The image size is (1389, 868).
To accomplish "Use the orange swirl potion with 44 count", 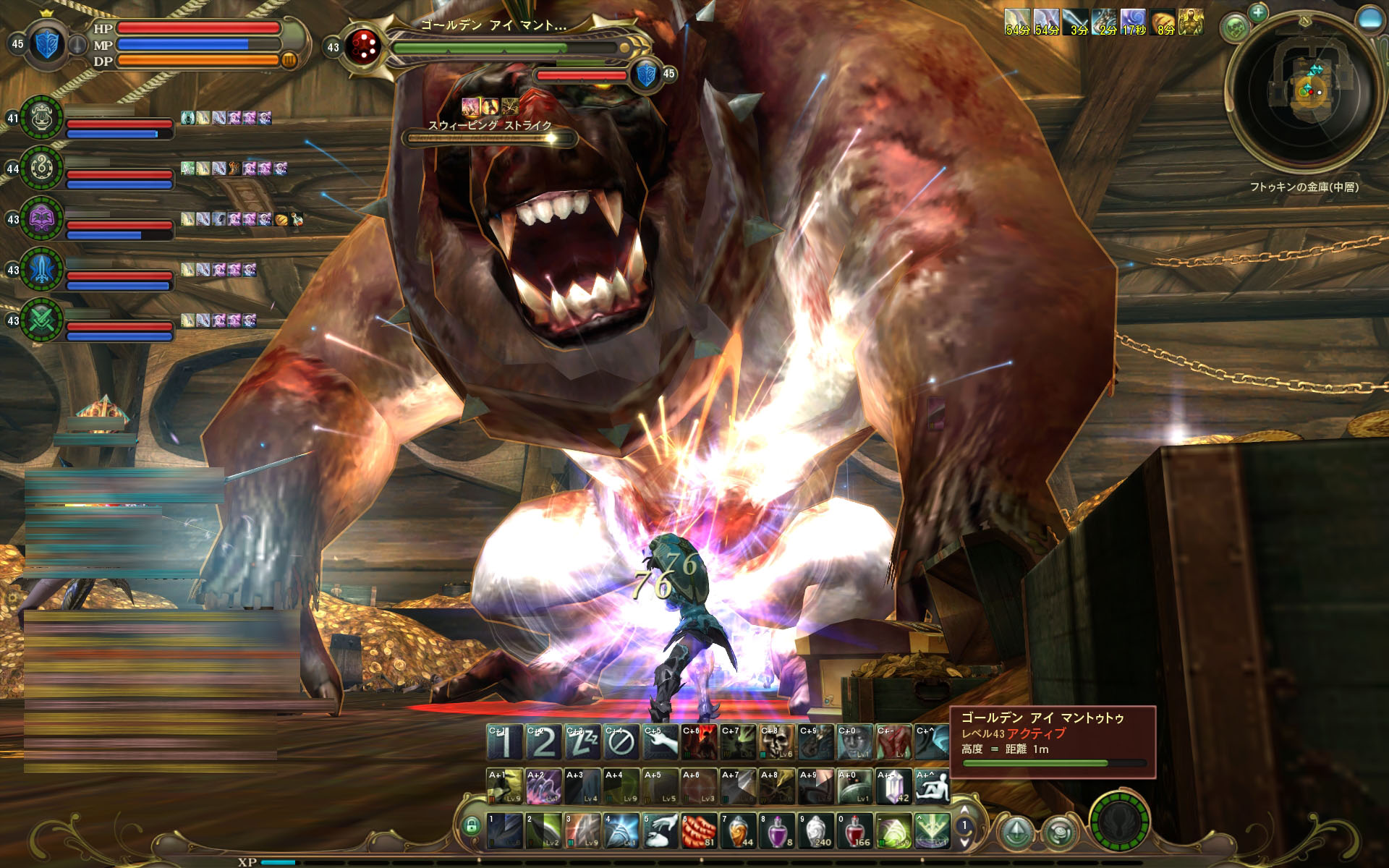I will coord(738,831).
